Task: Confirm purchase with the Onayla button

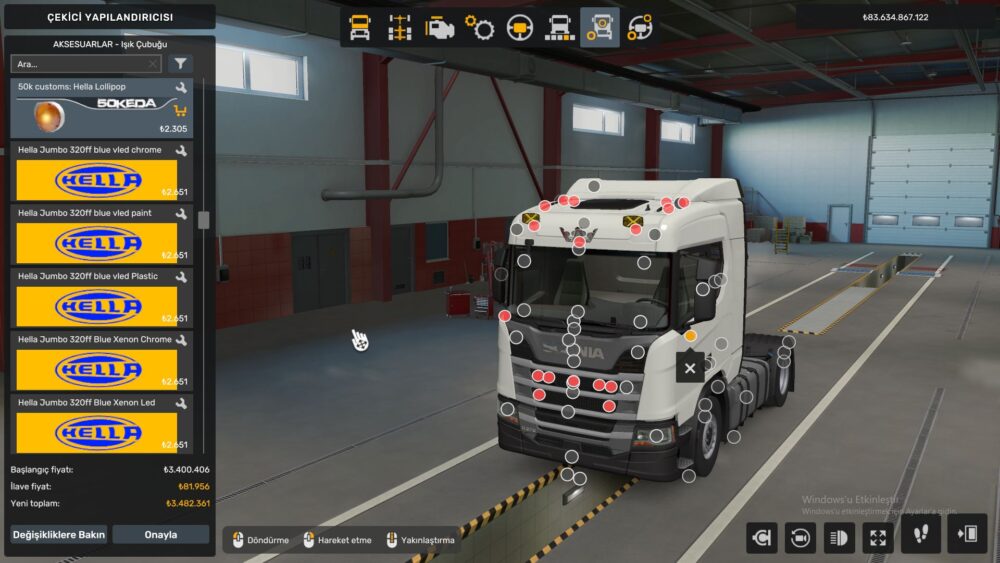Action: (160, 535)
